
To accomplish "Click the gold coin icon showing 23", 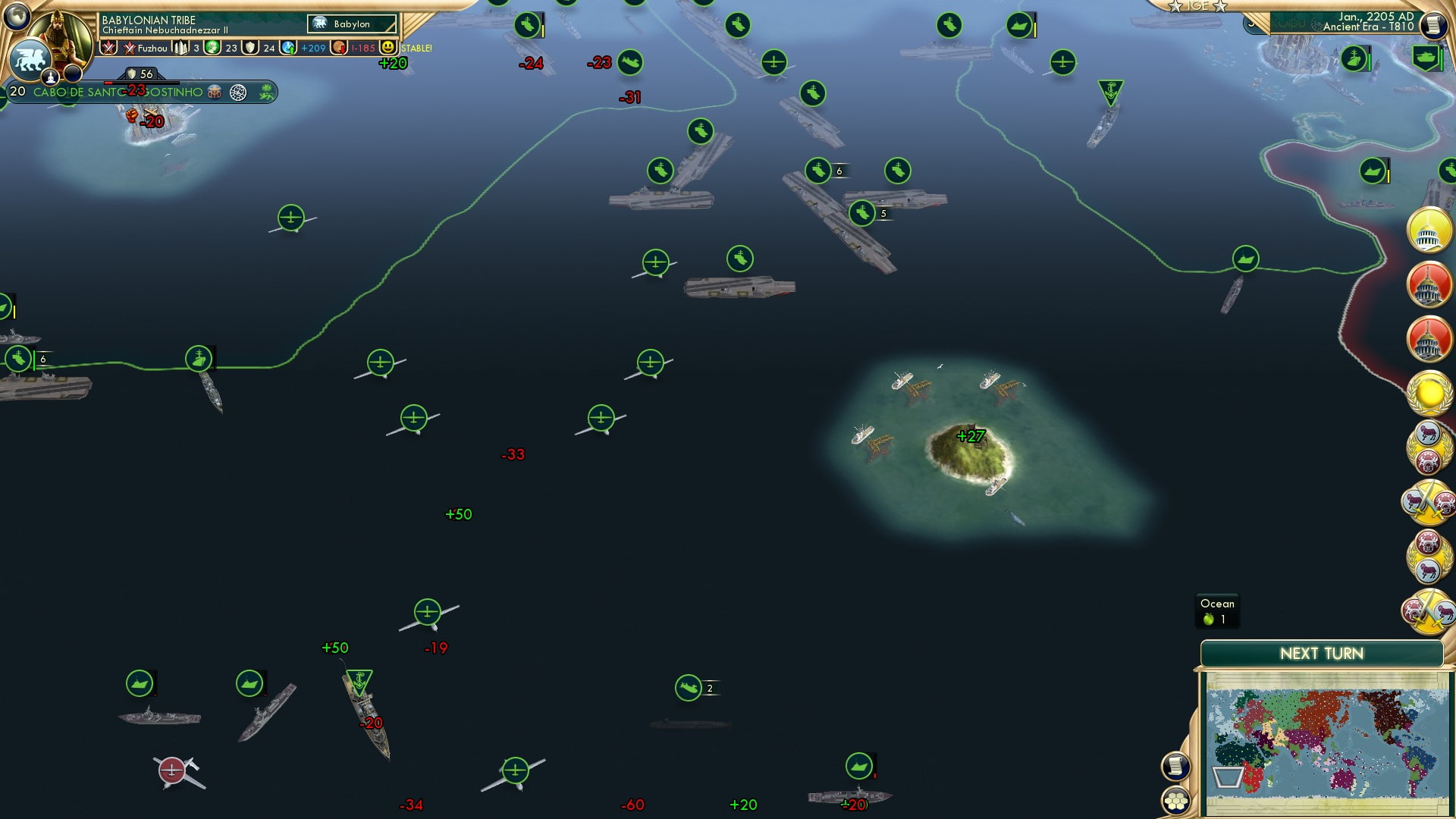I will 212,49.
